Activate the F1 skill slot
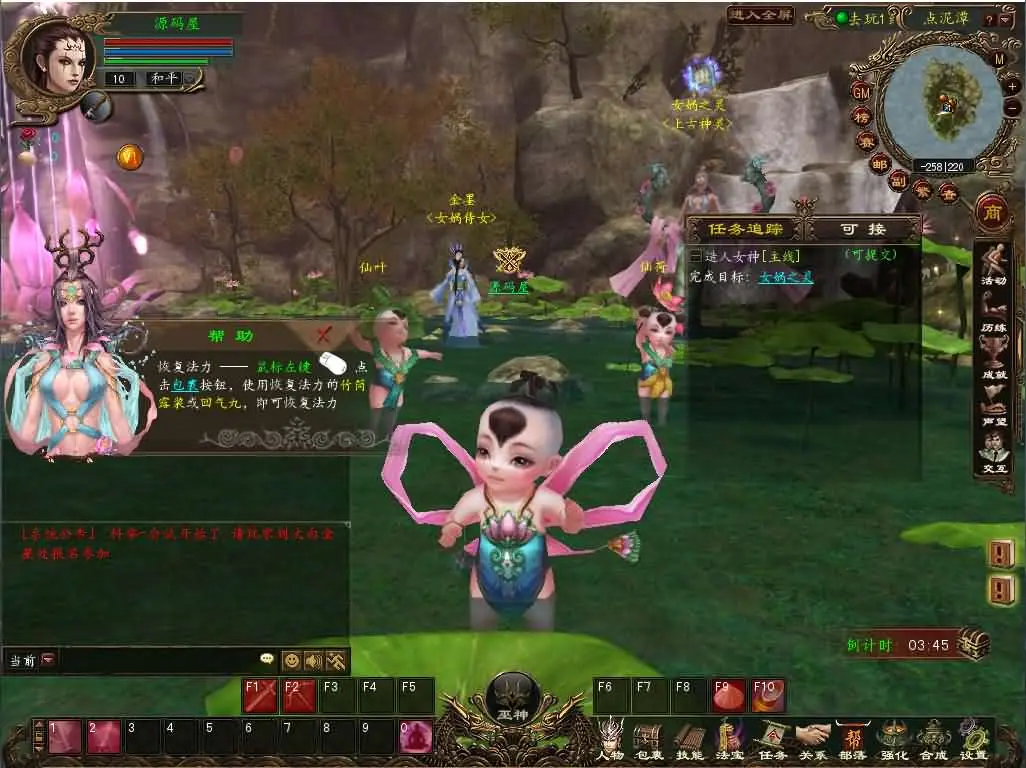Viewport: 1026px width, 768px height. (260, 696)
